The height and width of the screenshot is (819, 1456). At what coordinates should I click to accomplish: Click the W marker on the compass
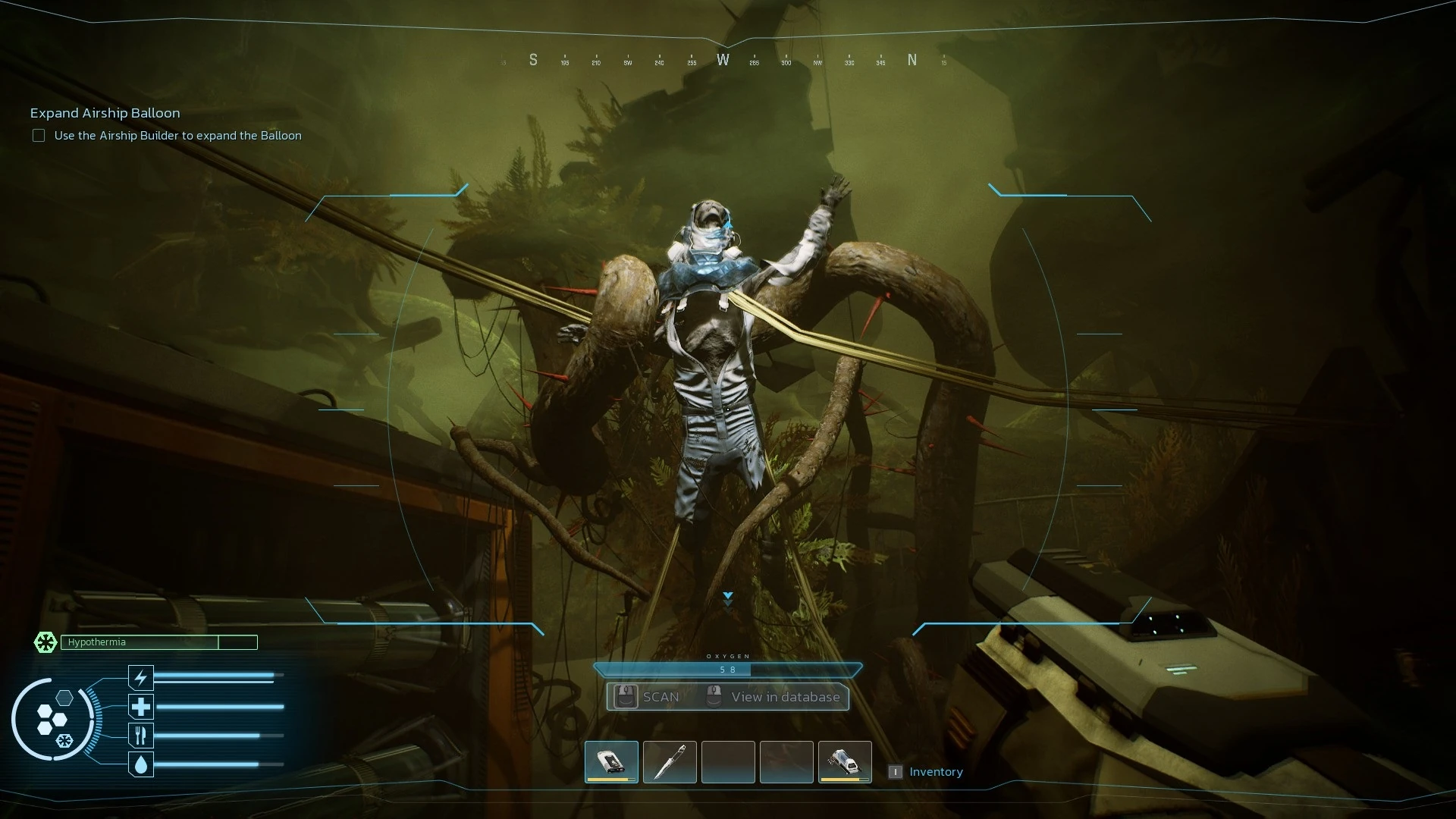coord(723,60)
